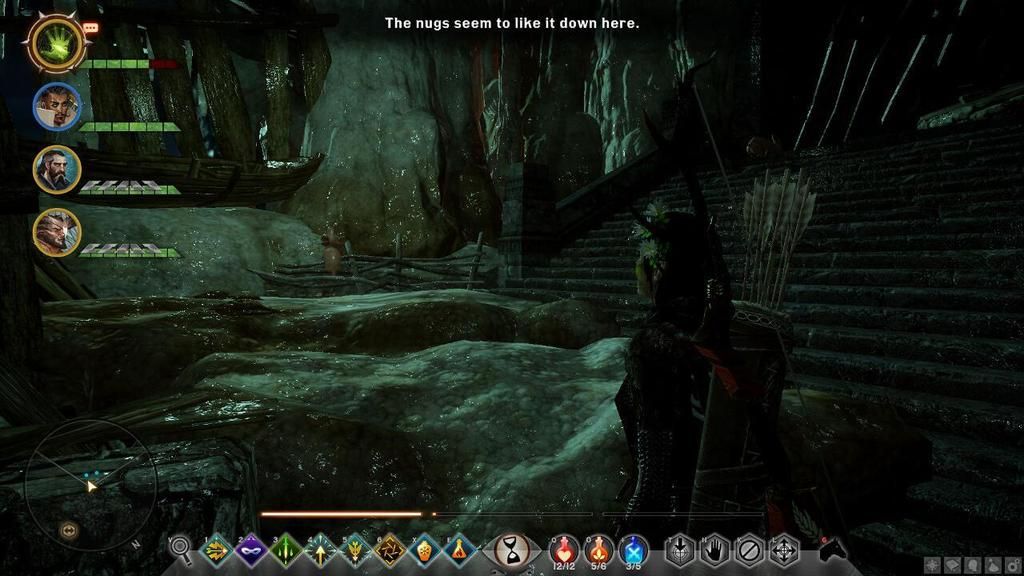Drink the red heart health potion
Image resolution: width=1024 pixels, height=576 pixels.
pos(564,548)
